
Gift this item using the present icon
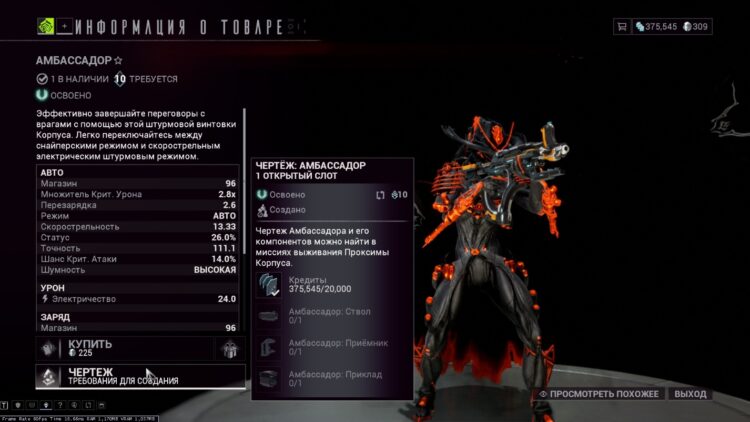(230, 348)
